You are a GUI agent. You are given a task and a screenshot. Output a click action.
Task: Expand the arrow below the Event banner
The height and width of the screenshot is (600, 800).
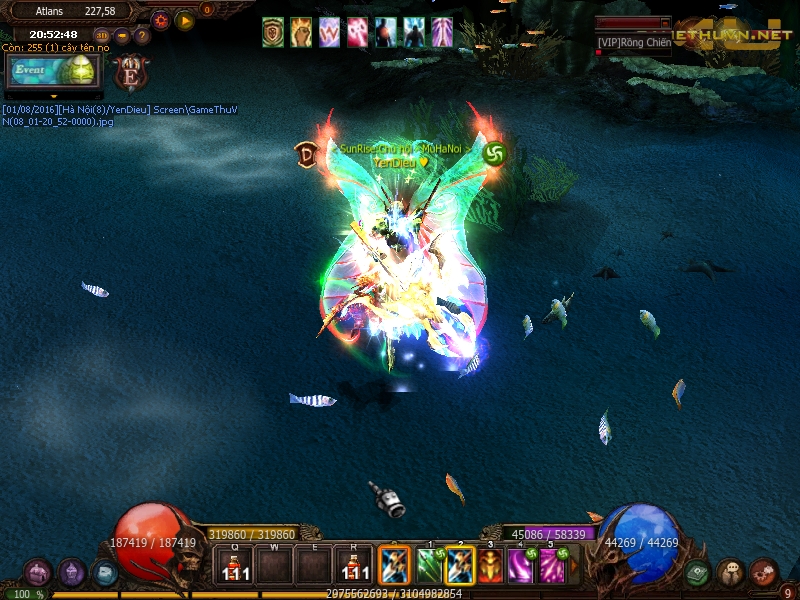(54, 96)
